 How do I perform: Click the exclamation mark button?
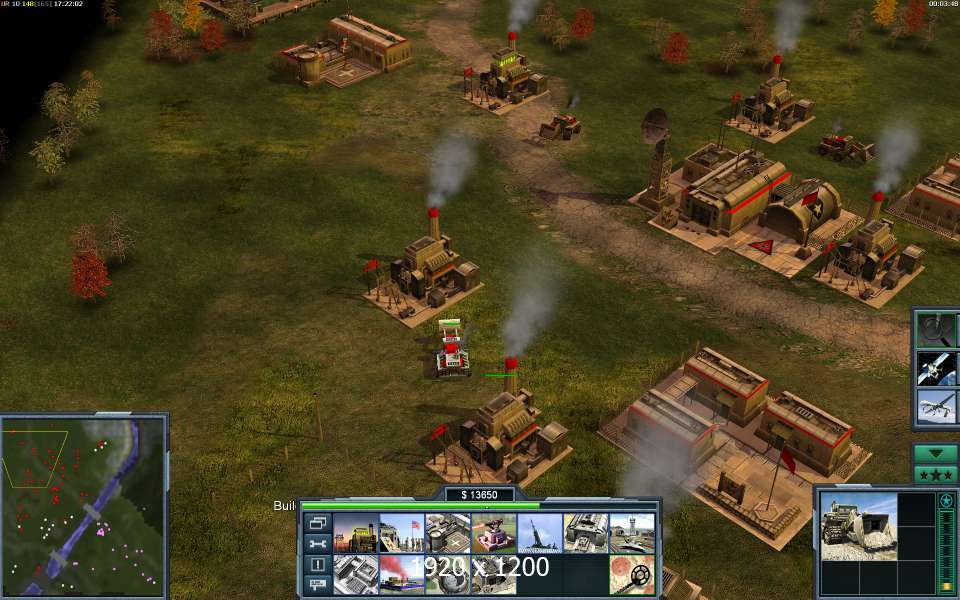[x=318, y=565]
